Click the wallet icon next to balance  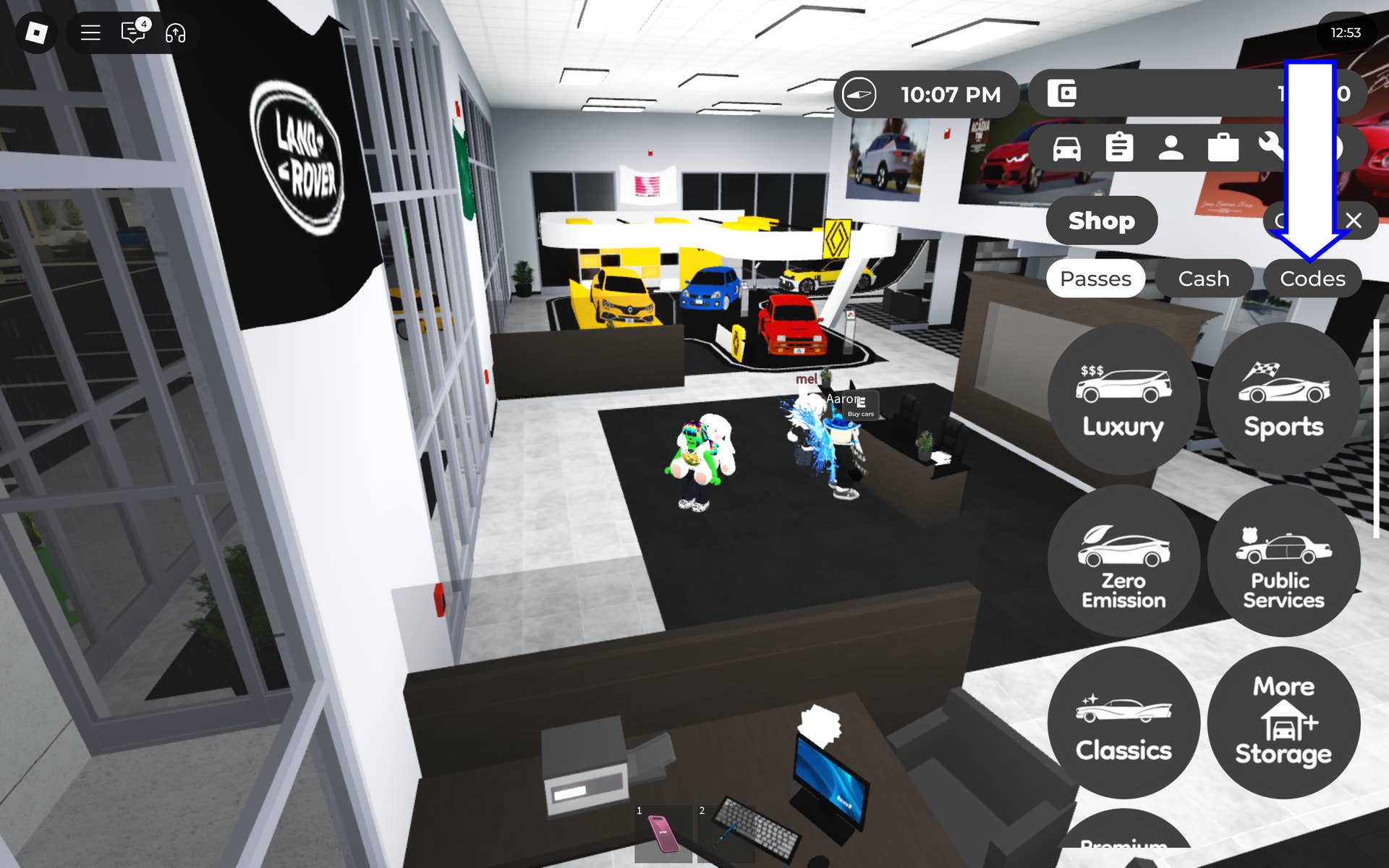[x=1062, y=93]
